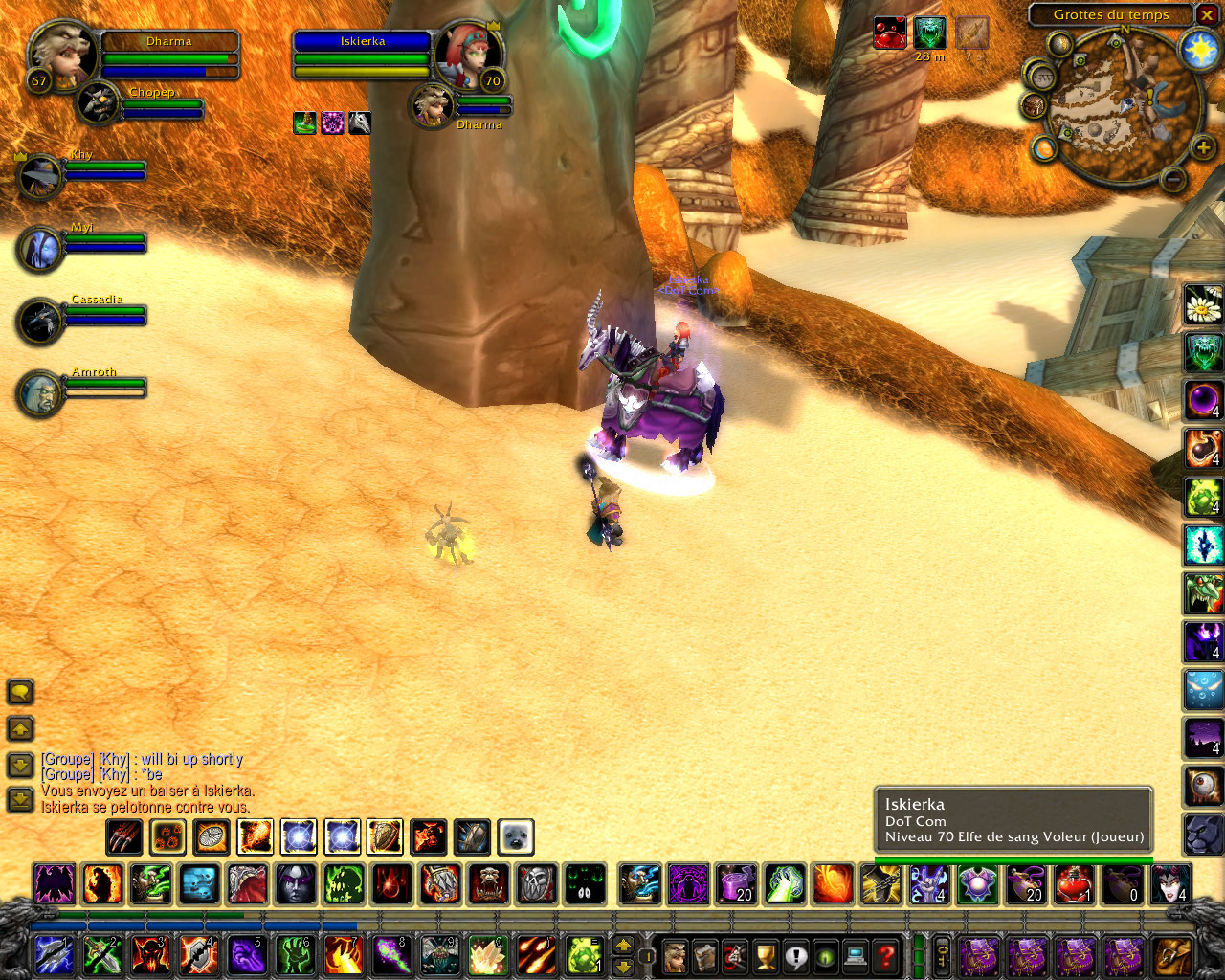
Task: Zoom out the minimap with the minus button
Action: [1173, 179]
